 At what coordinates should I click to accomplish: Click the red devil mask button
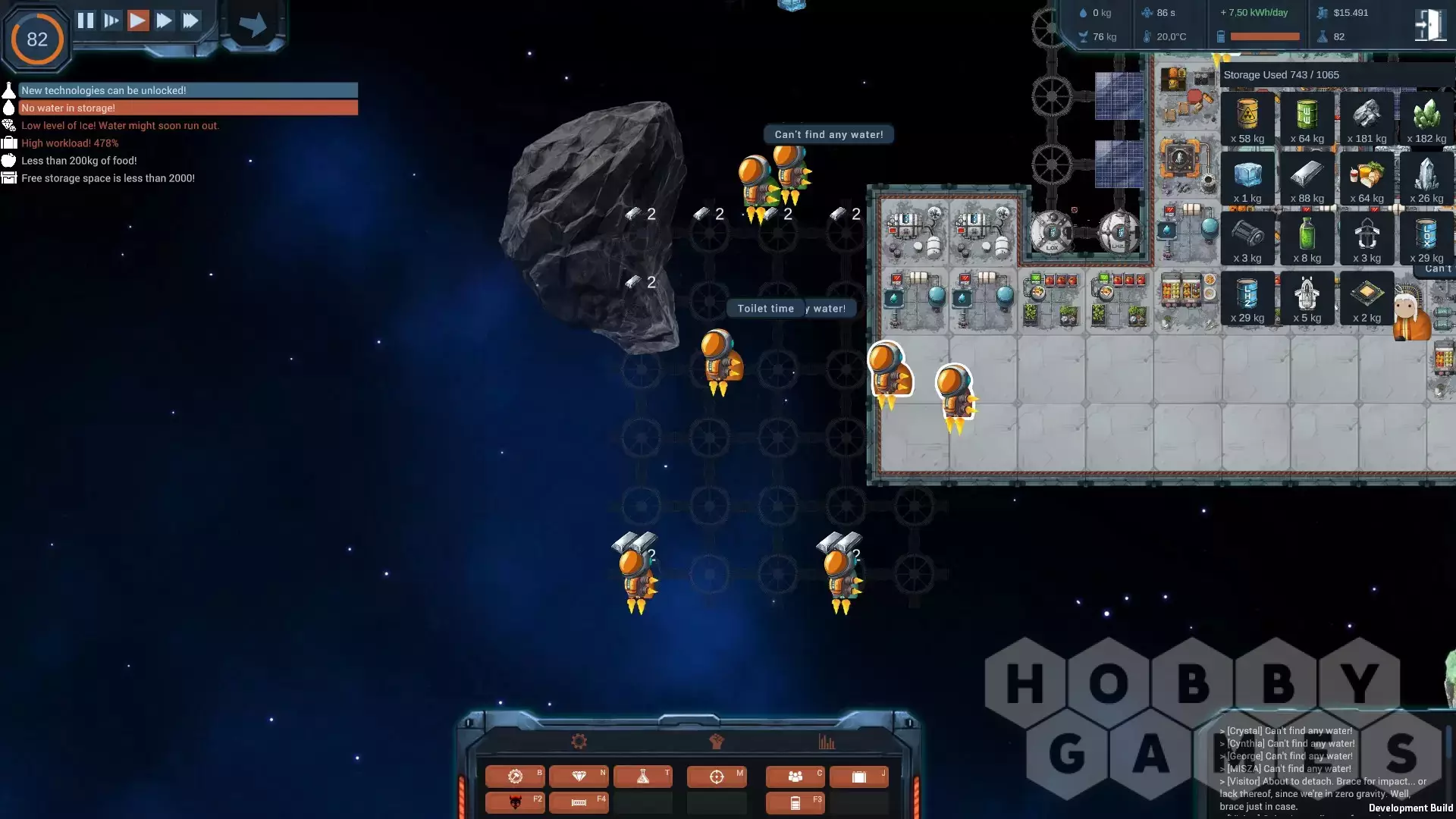point(515,802)
